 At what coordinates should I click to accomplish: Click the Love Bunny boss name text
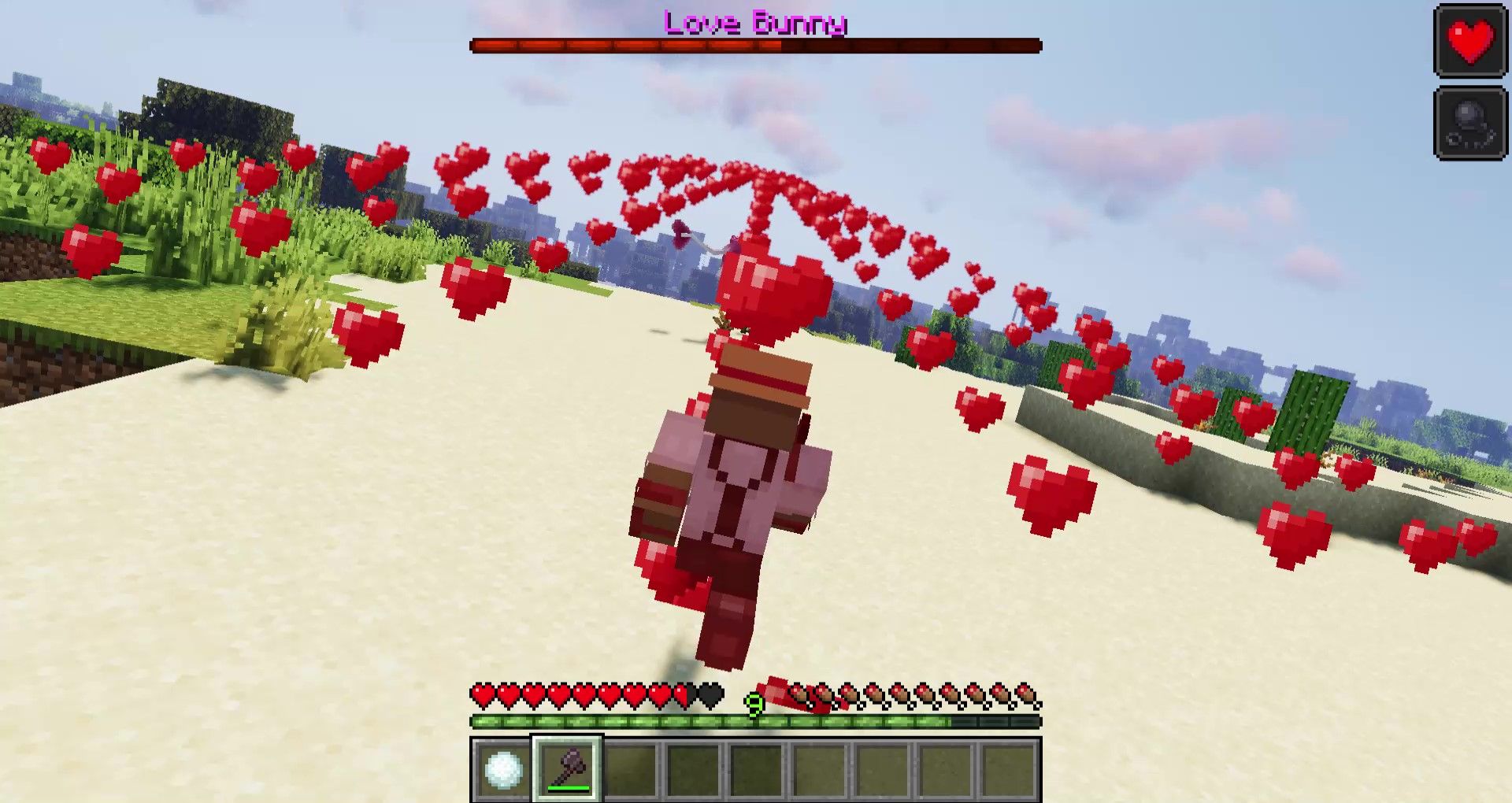pyautogui.click(x=754, y=24)
